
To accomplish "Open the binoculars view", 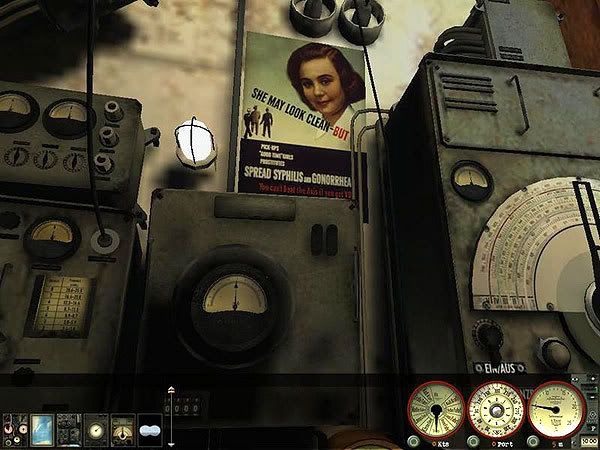I will (x=149, y=428).
